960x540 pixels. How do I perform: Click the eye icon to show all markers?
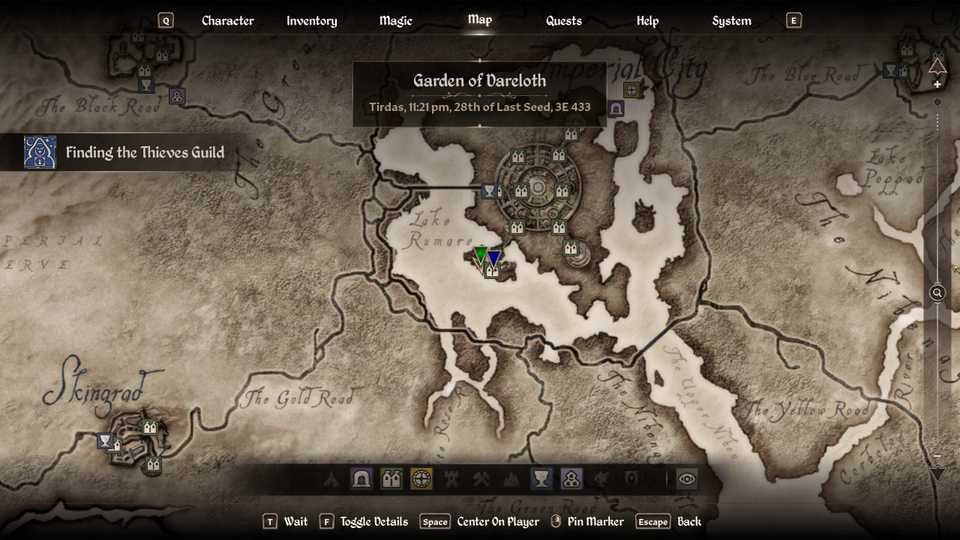(686, 479)
